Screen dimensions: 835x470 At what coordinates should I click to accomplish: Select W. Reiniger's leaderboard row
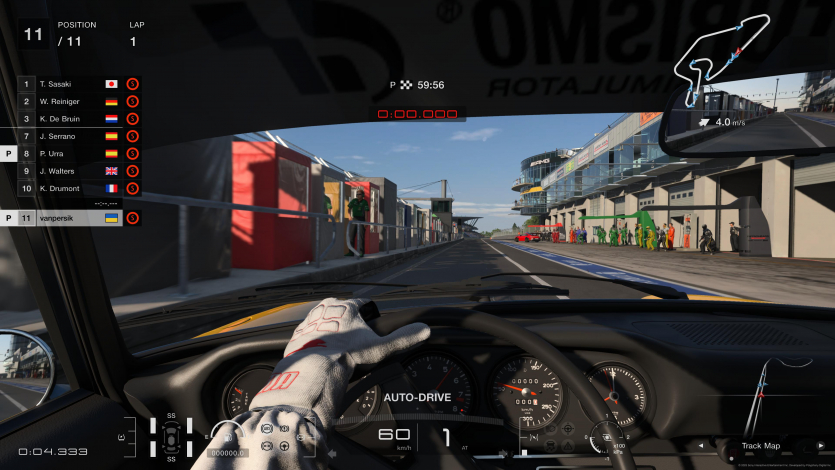click(x=70, y=101)
